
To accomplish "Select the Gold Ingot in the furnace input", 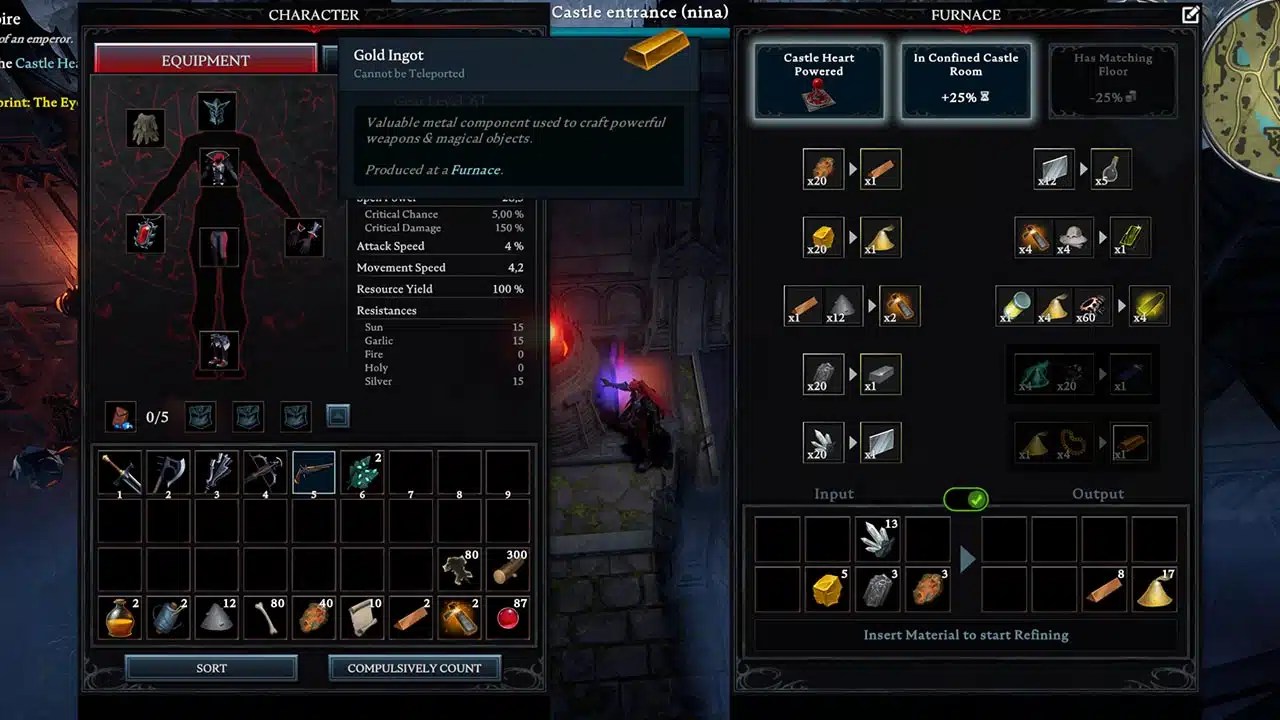I will (x=827, y=588).
